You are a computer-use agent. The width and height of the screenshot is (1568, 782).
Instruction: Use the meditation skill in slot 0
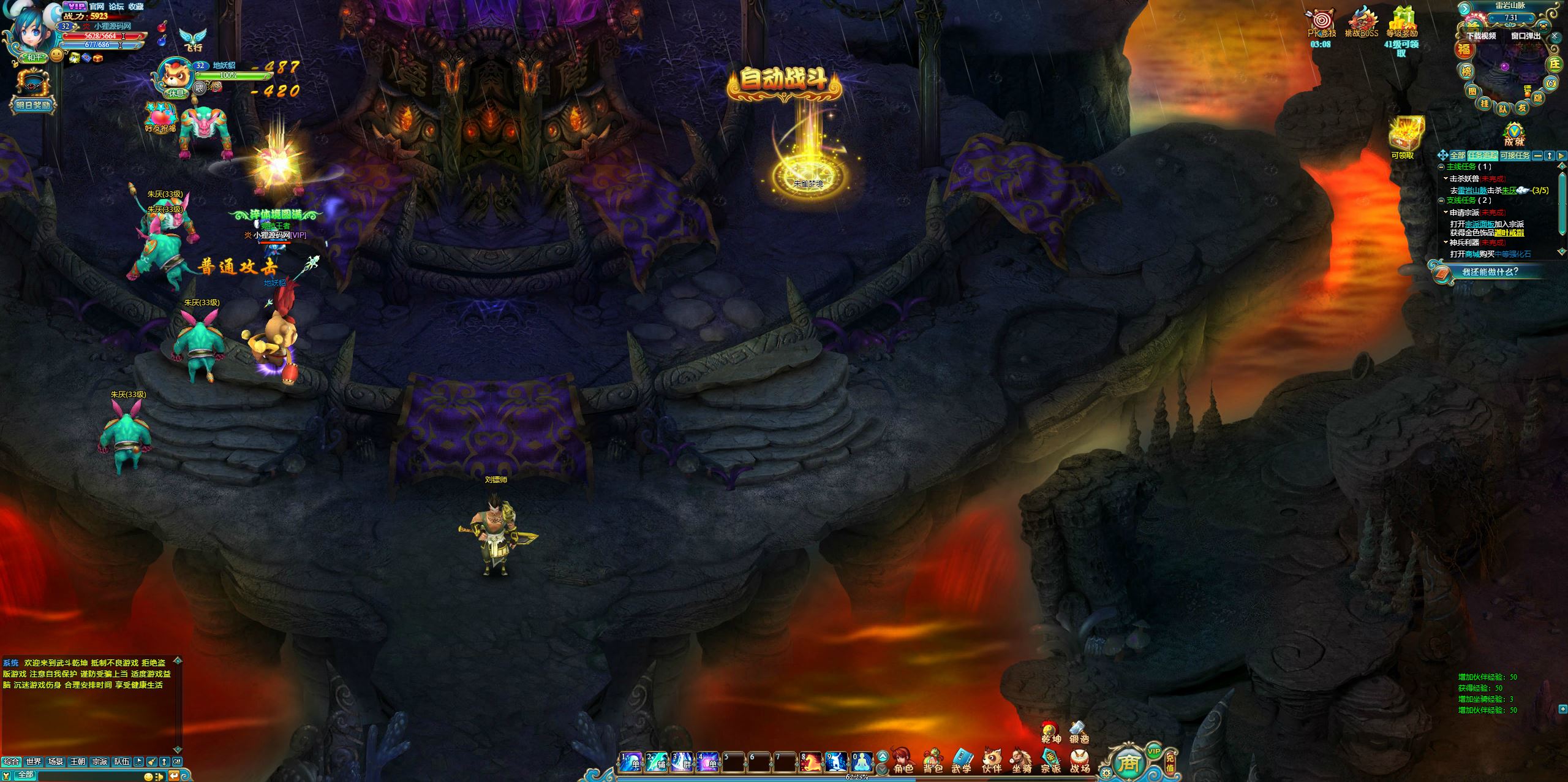click(861, 762)
